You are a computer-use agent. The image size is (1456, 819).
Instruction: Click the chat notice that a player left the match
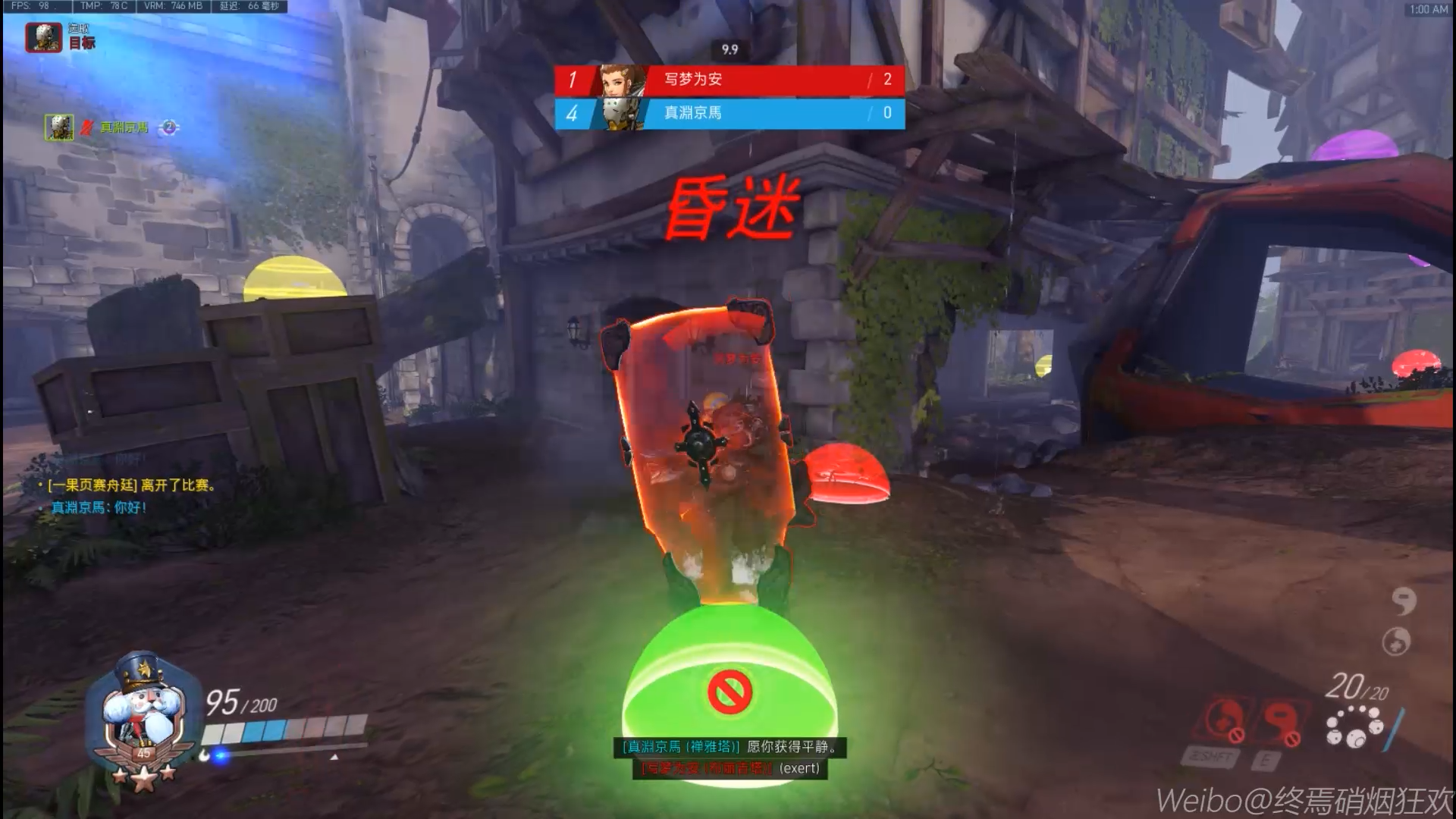click(x=130, y=485)
